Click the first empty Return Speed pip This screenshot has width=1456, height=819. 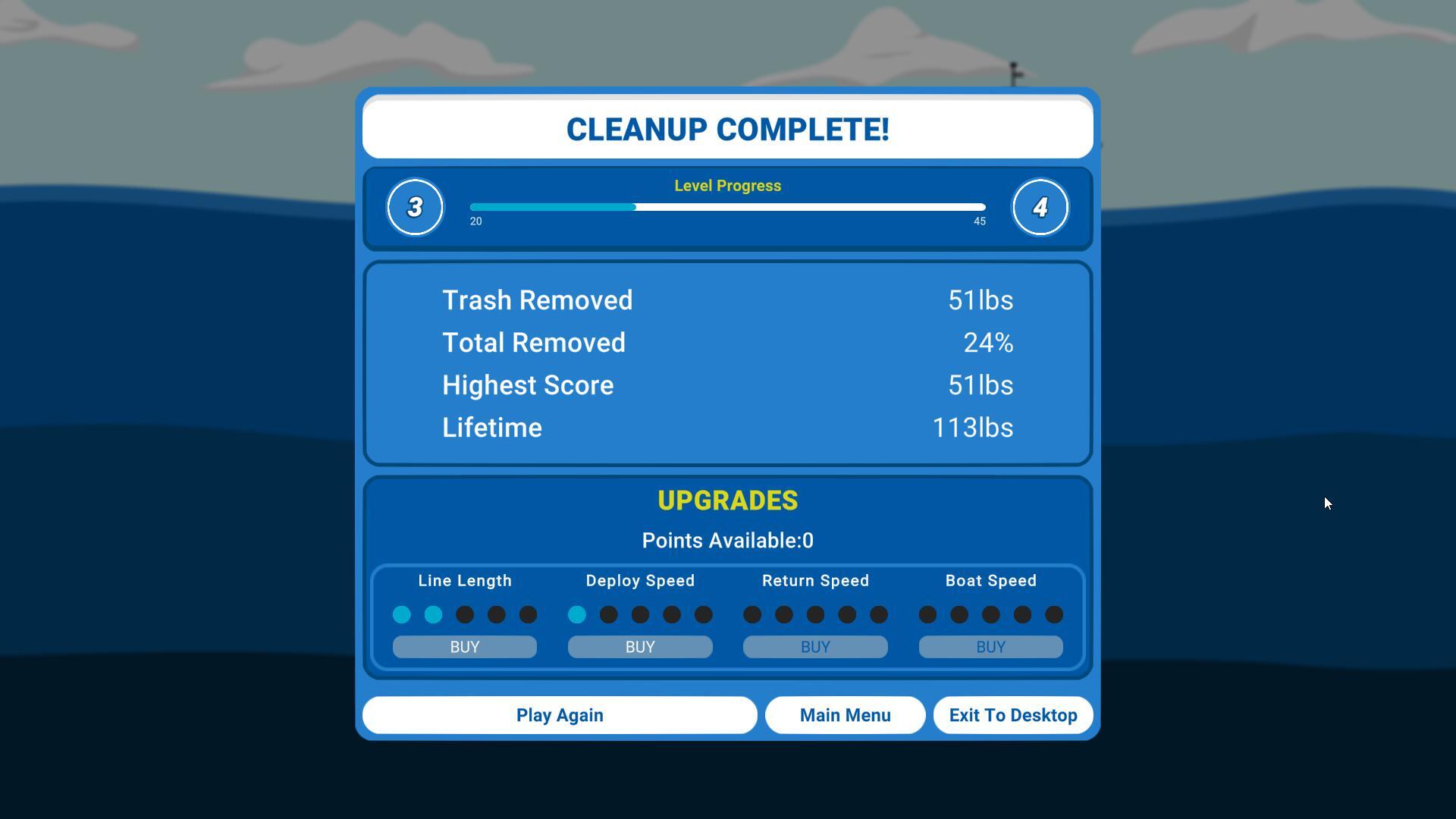tap(752, 615)
